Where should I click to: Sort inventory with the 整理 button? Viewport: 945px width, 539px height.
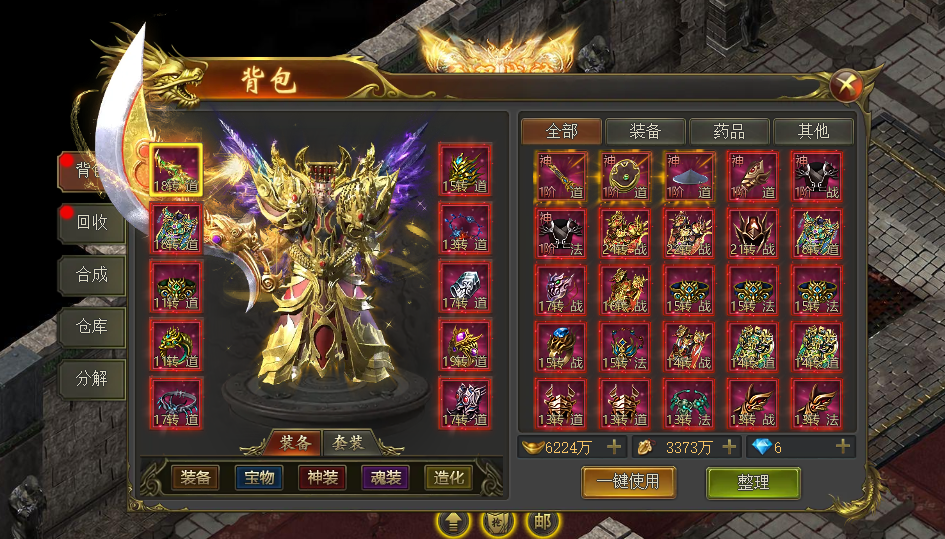[x=753, y=482]
